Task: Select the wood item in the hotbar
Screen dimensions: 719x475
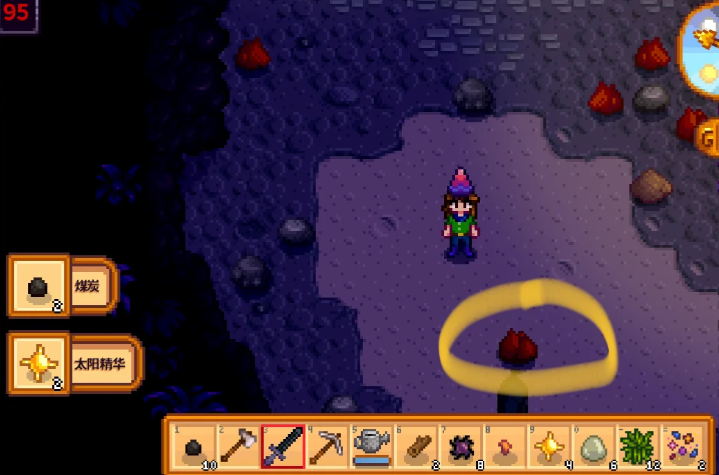Action: [x=415, y=446]
